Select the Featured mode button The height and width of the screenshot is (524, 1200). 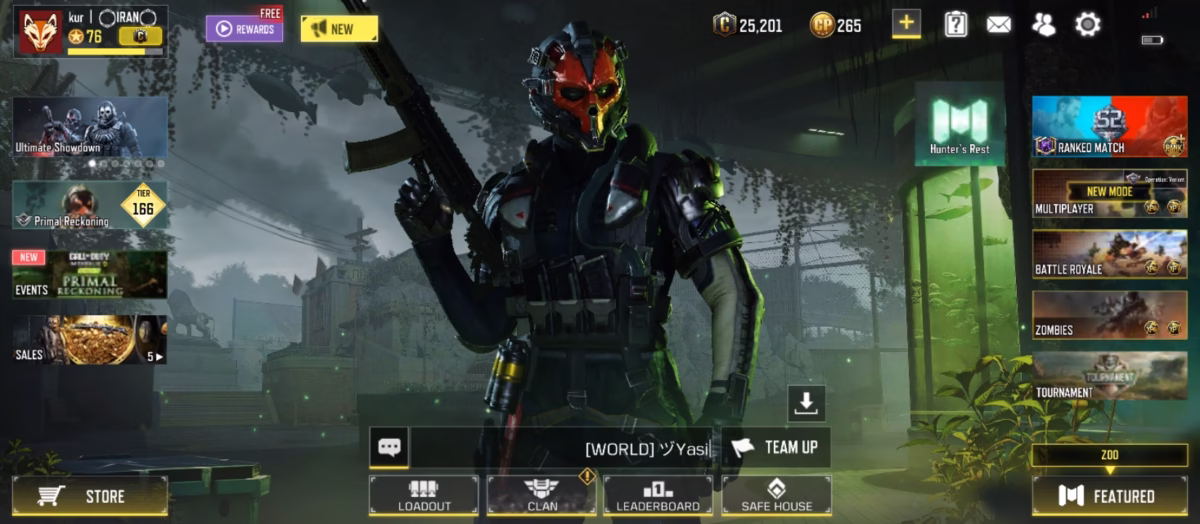(x=1110, y=496)
